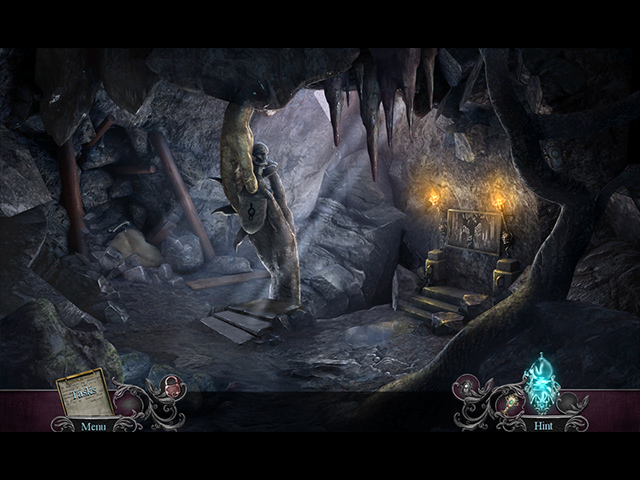The width and height of the screenshot is (640, 480).
Task: Open the Tasks journal
Action: 83,394
